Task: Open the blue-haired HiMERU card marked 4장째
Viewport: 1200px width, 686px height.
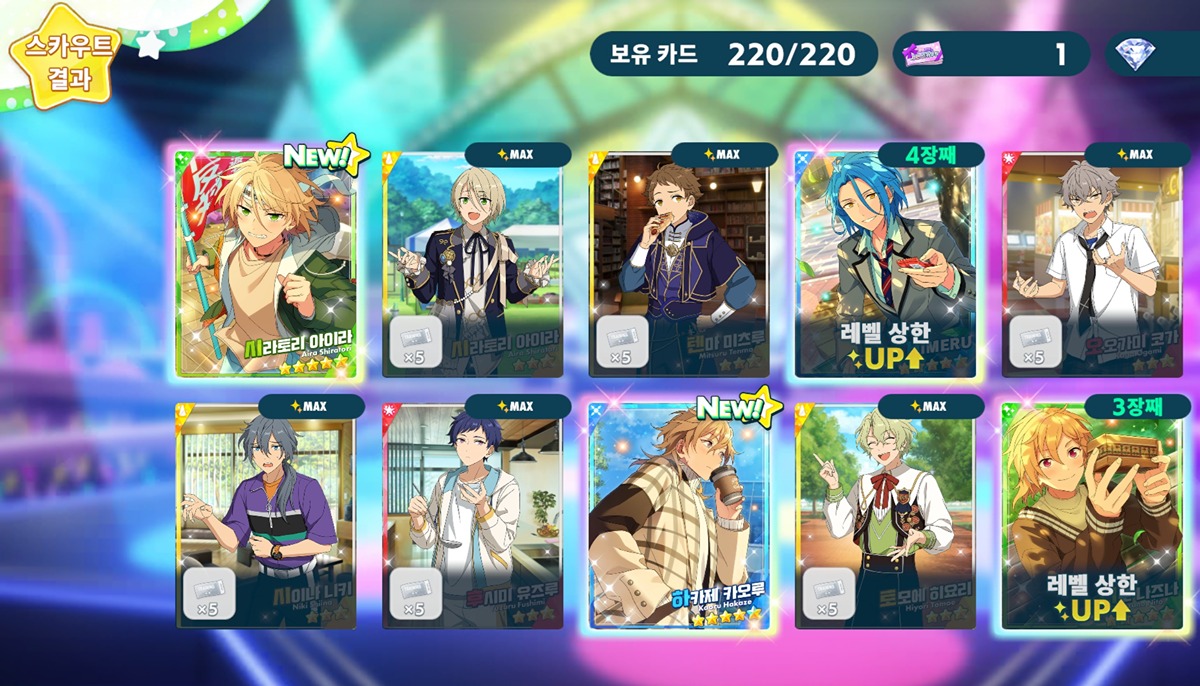Action: click(885, 265)
